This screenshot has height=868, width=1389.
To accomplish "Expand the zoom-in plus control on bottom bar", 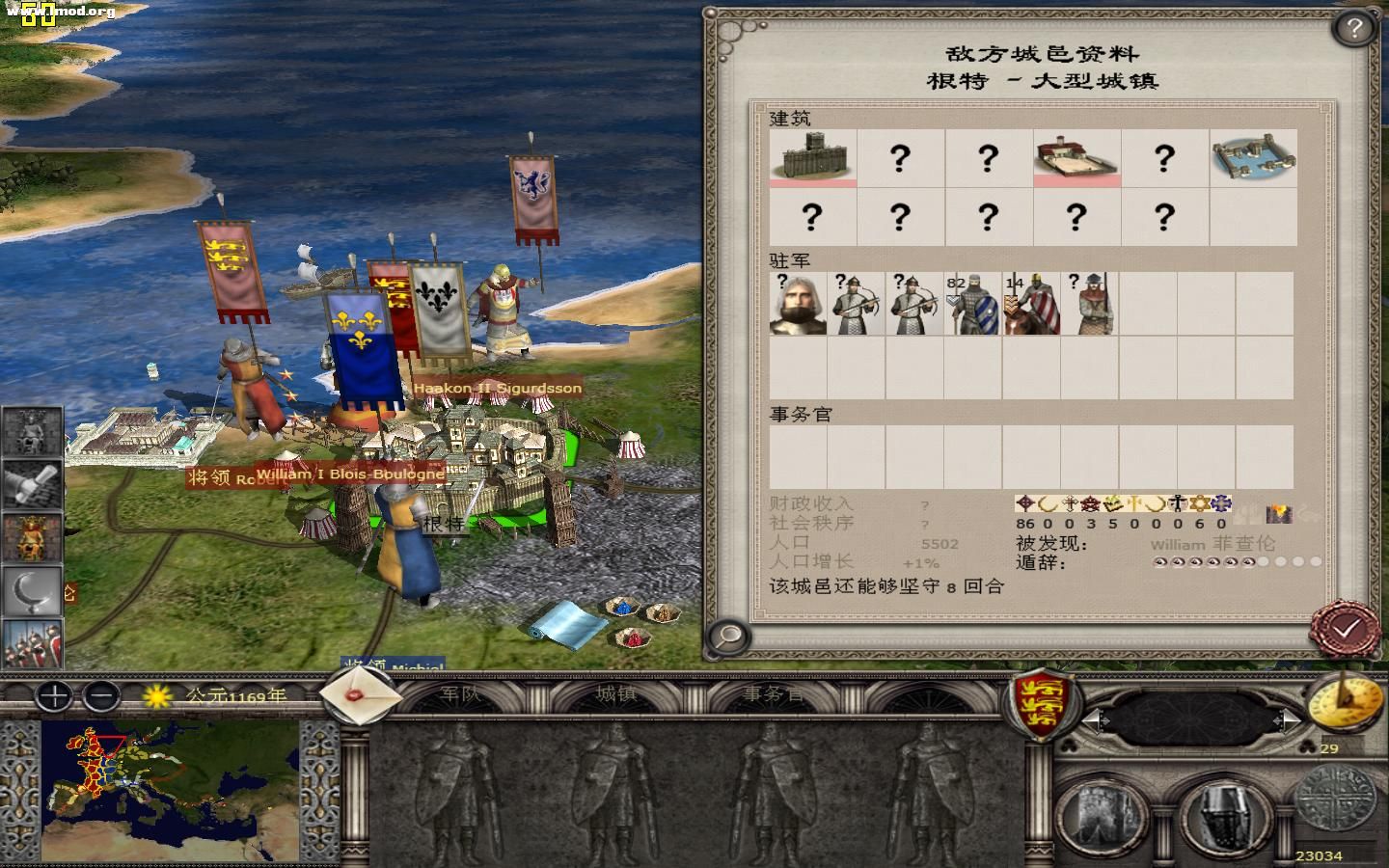I will pos(53,696).
